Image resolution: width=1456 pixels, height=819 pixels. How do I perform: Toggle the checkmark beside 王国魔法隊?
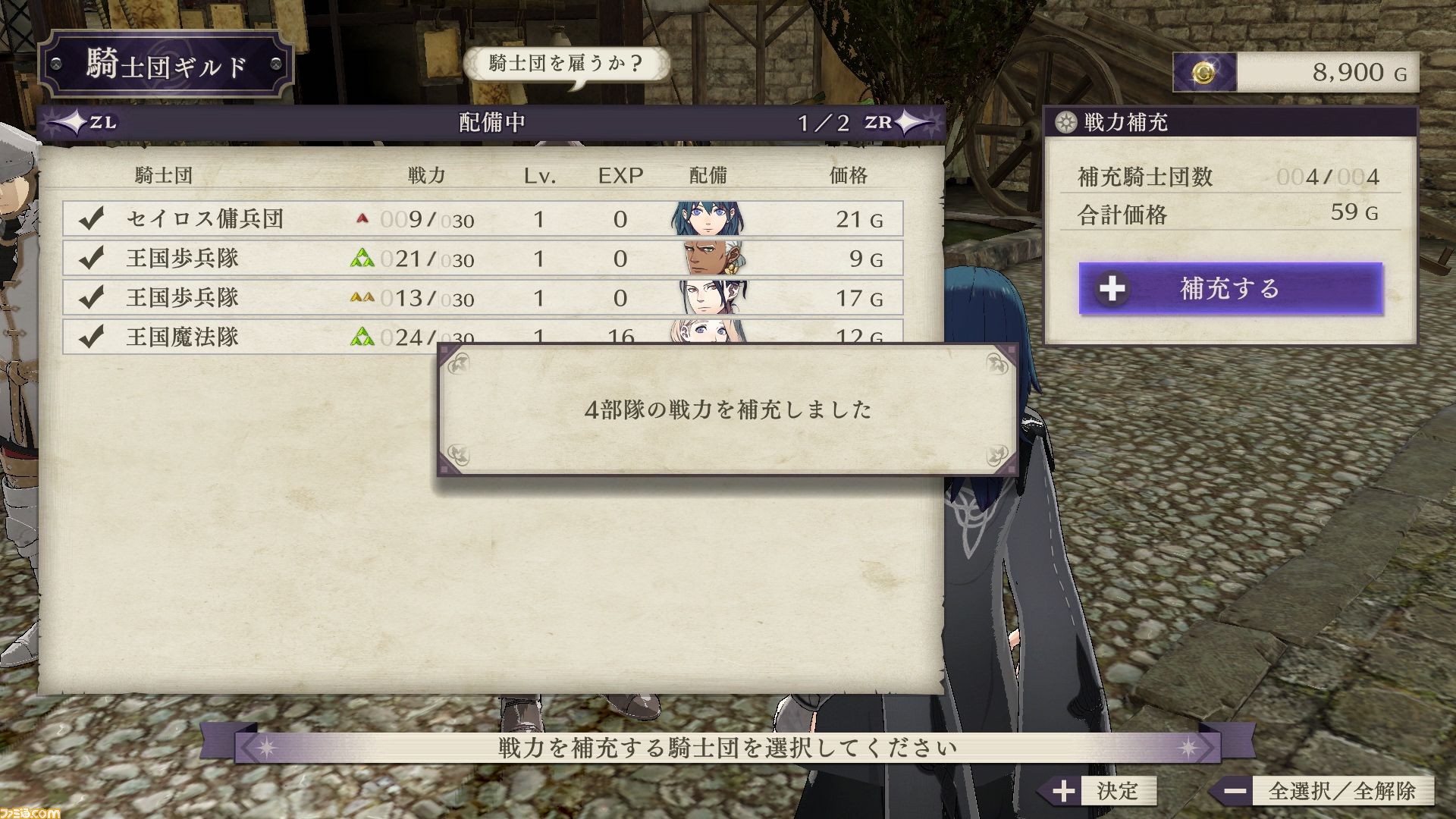pyautogui.click(x=91, y=336)
